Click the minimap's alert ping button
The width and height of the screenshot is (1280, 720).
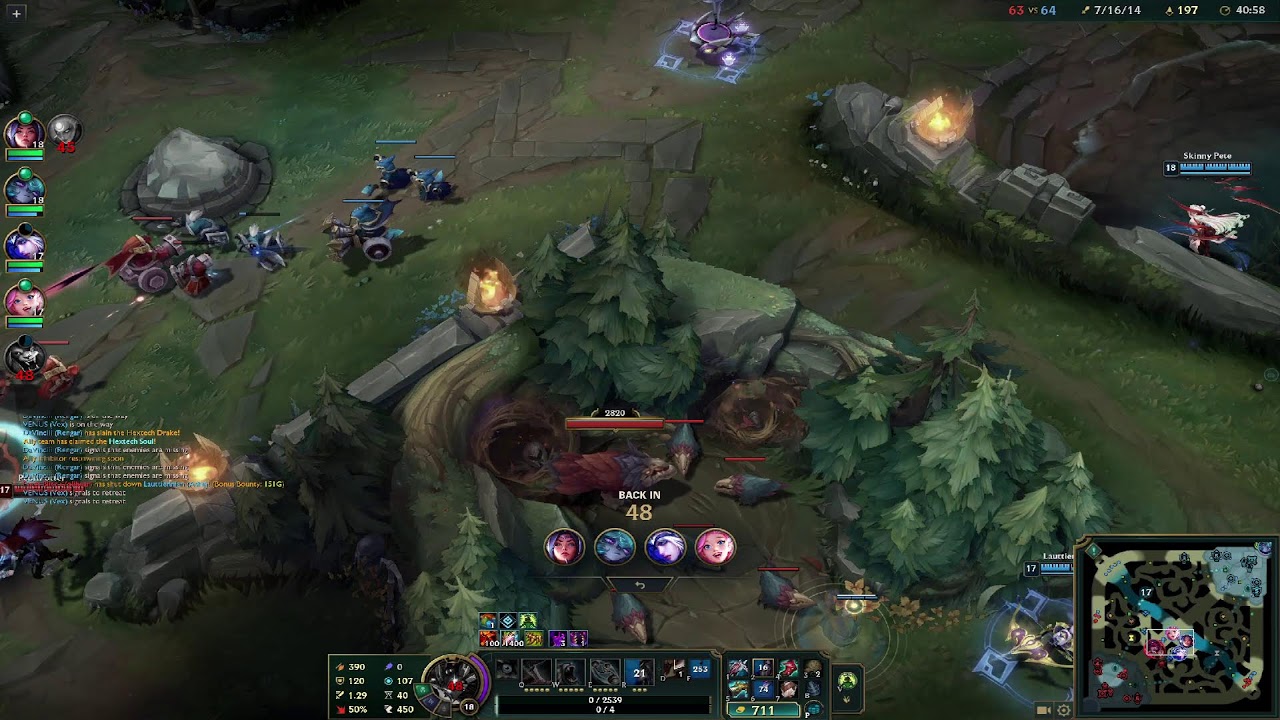pyautogui.click(x=1095, y=551)
